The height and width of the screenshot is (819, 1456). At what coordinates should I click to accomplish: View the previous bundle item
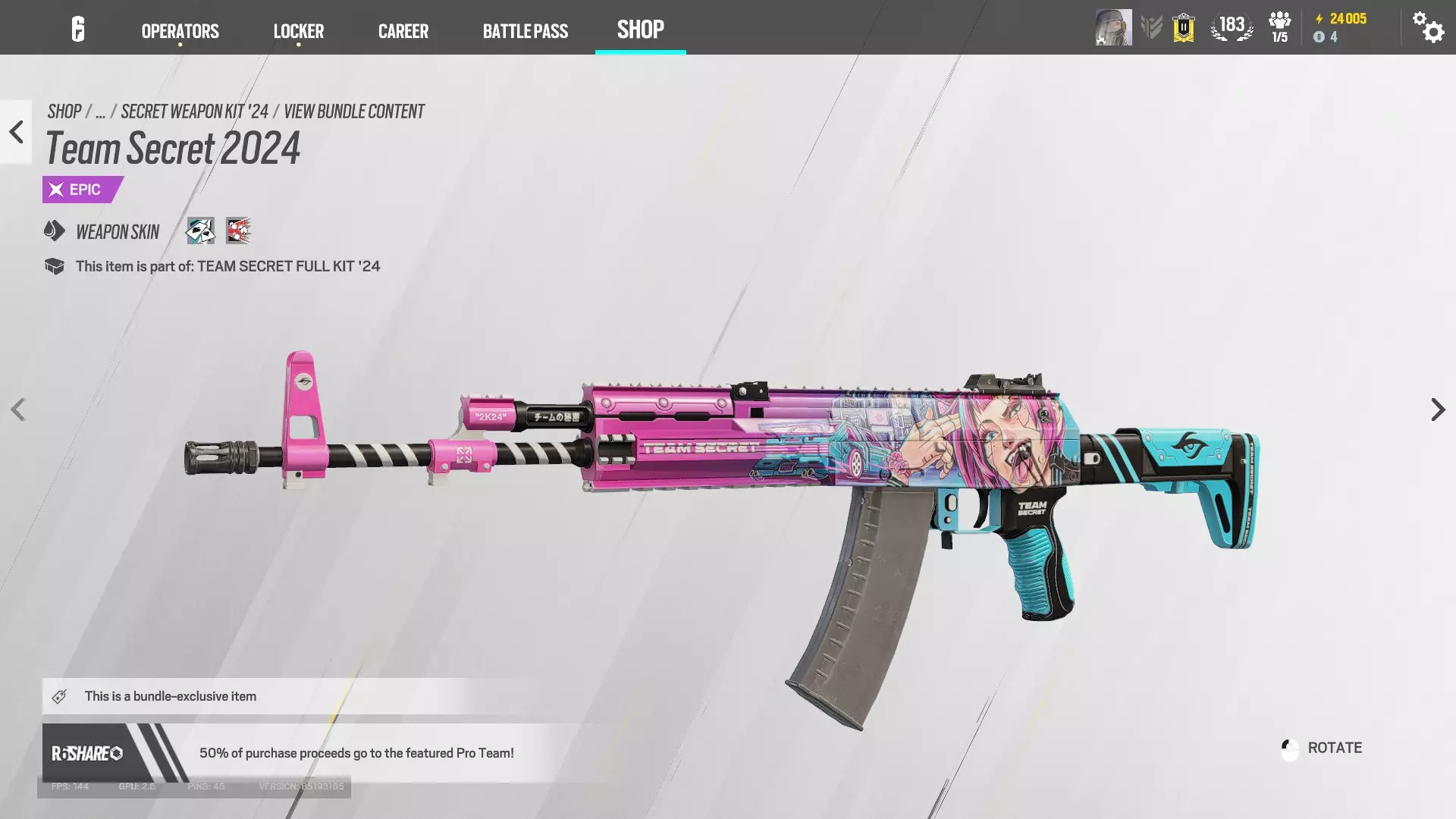18,409
